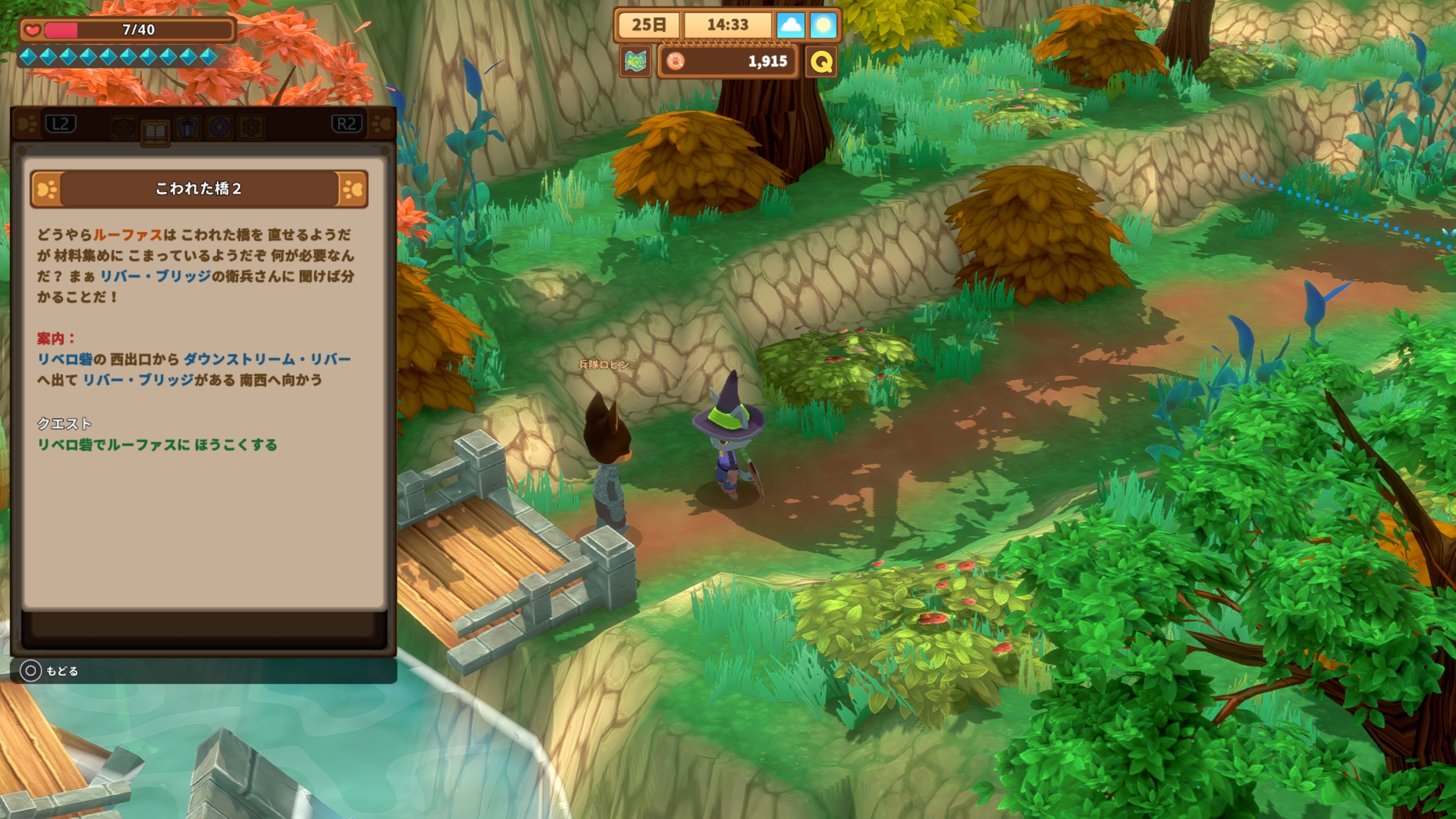Click the sun weather icon

point(823,25)
